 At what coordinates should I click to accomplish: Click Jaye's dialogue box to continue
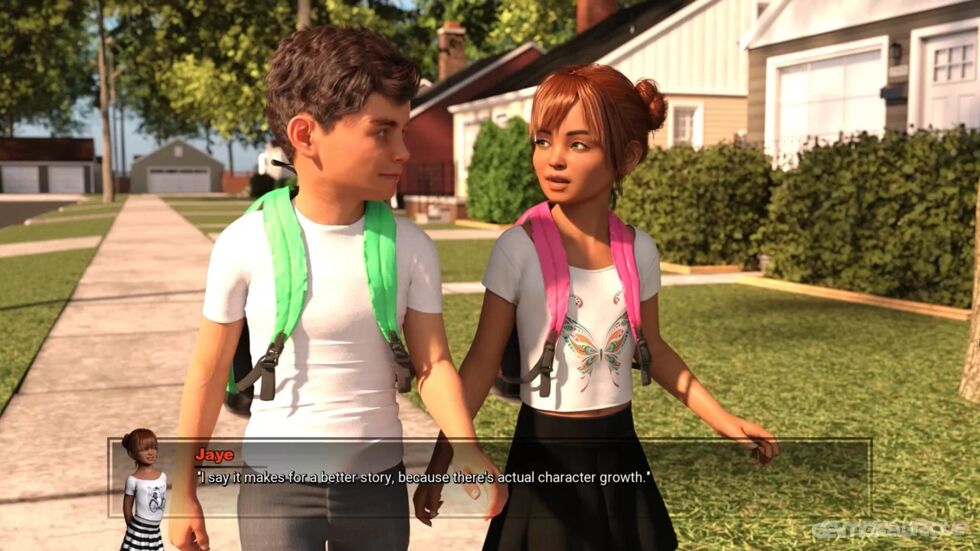[490, 478]
